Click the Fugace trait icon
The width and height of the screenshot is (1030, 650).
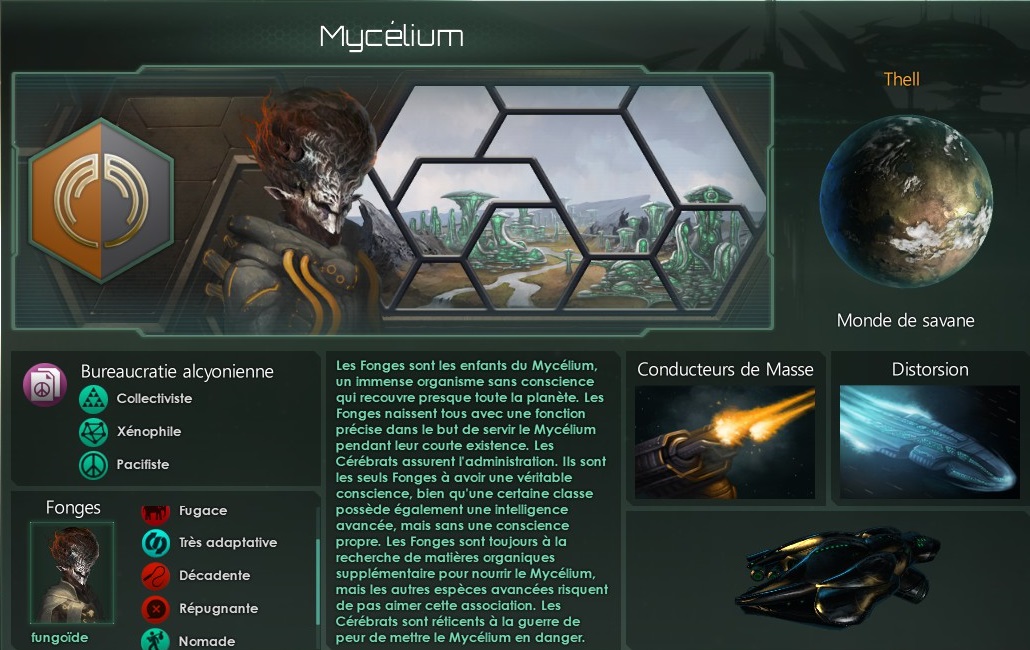click(155, 511)
